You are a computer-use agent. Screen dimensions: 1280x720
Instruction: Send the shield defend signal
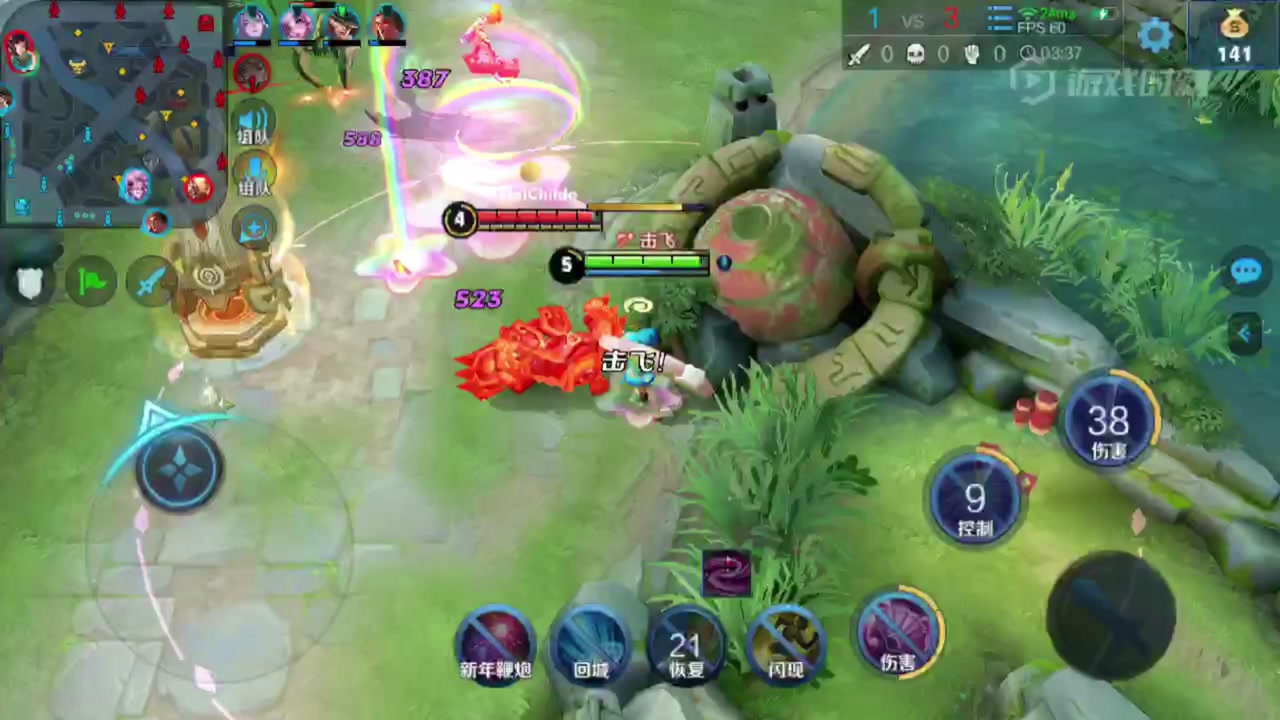point(31,282)
